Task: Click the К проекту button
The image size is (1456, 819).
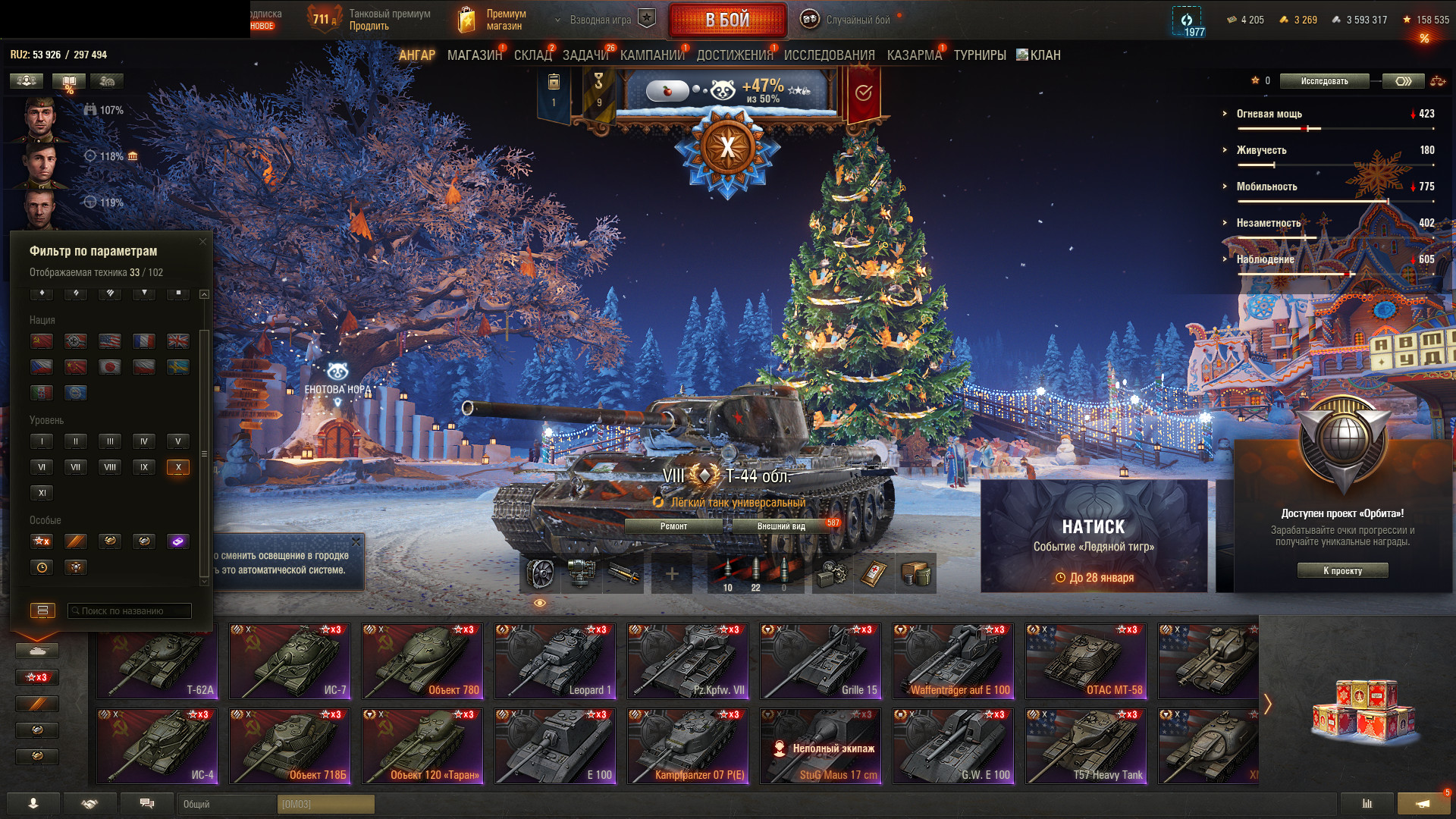Action: [x=1342, y=570]
